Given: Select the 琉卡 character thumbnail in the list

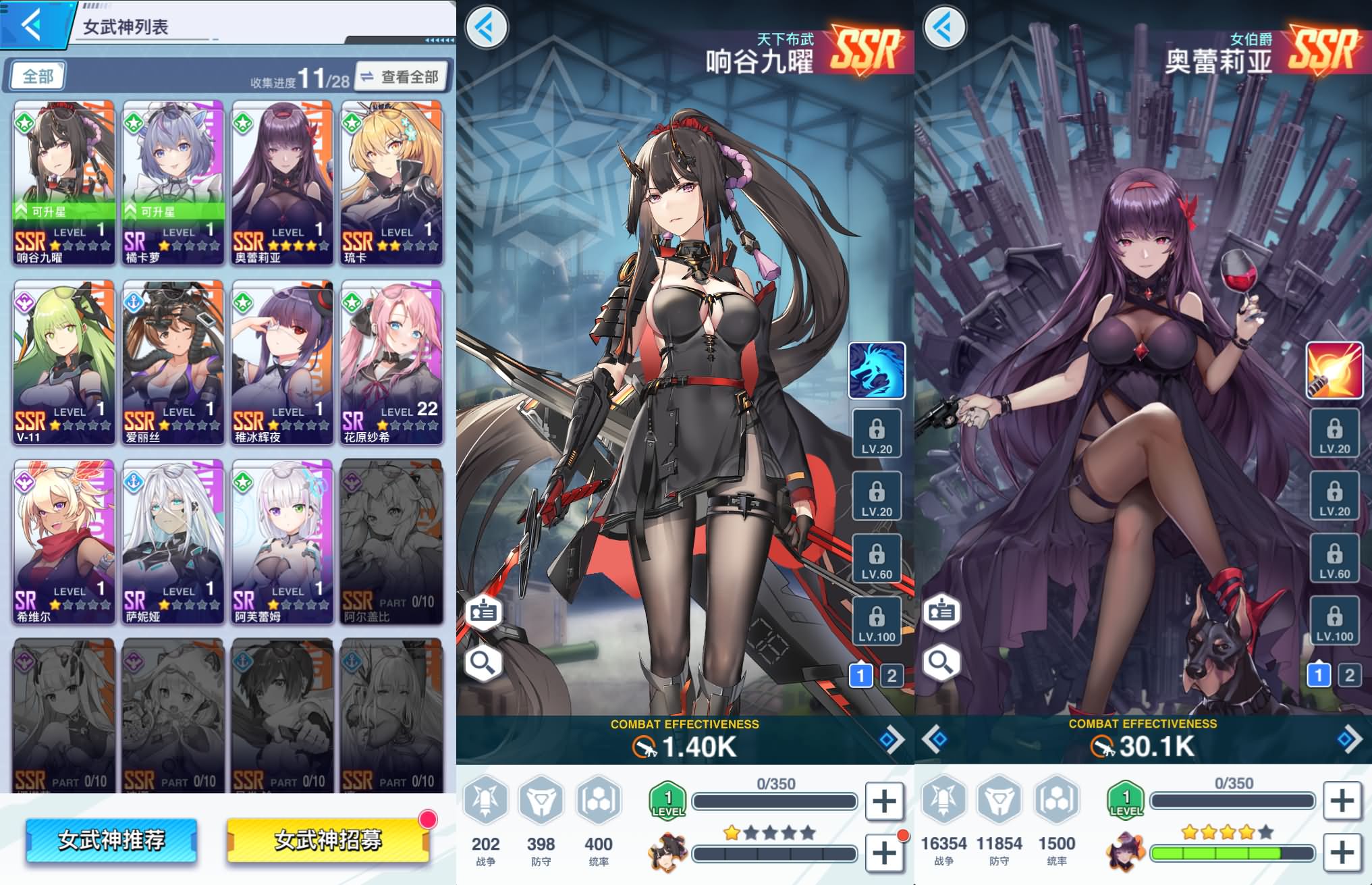Looking at the screenshot, I should (391, 182).
